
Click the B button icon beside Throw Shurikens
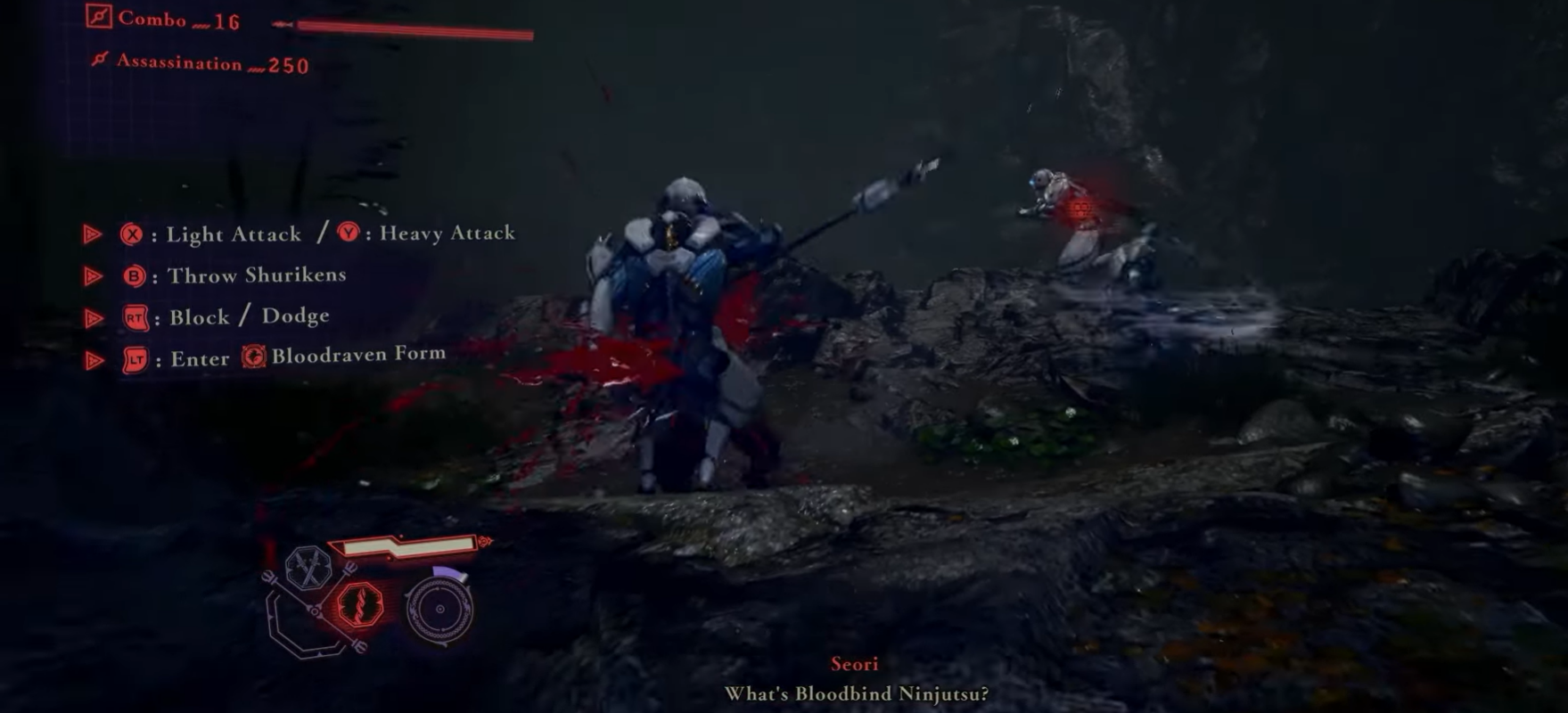click(135, 275)
